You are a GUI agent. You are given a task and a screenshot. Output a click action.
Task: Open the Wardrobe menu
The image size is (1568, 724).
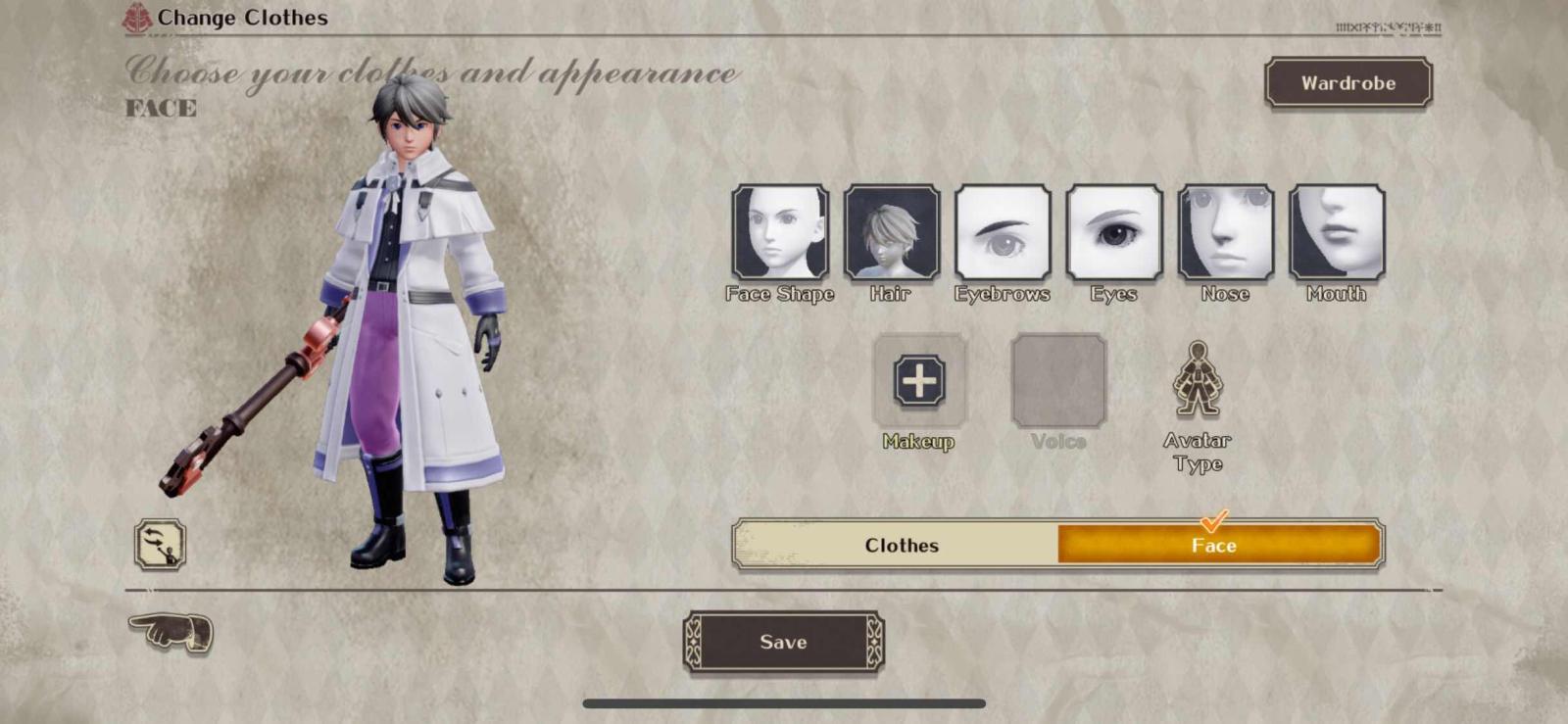(x=1347, y=83)
